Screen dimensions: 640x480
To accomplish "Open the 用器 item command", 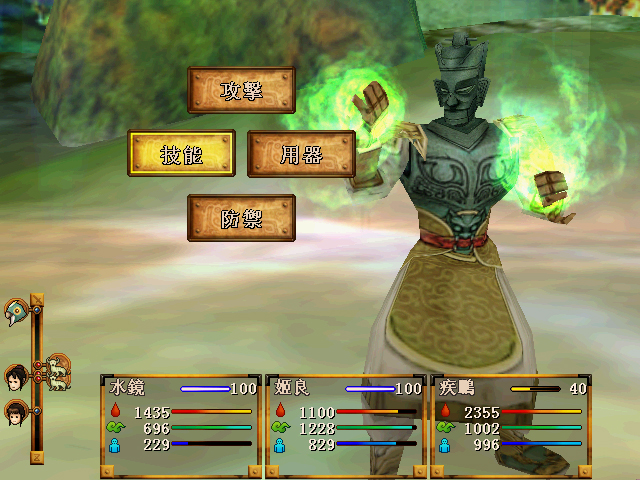I will [301, 154].
